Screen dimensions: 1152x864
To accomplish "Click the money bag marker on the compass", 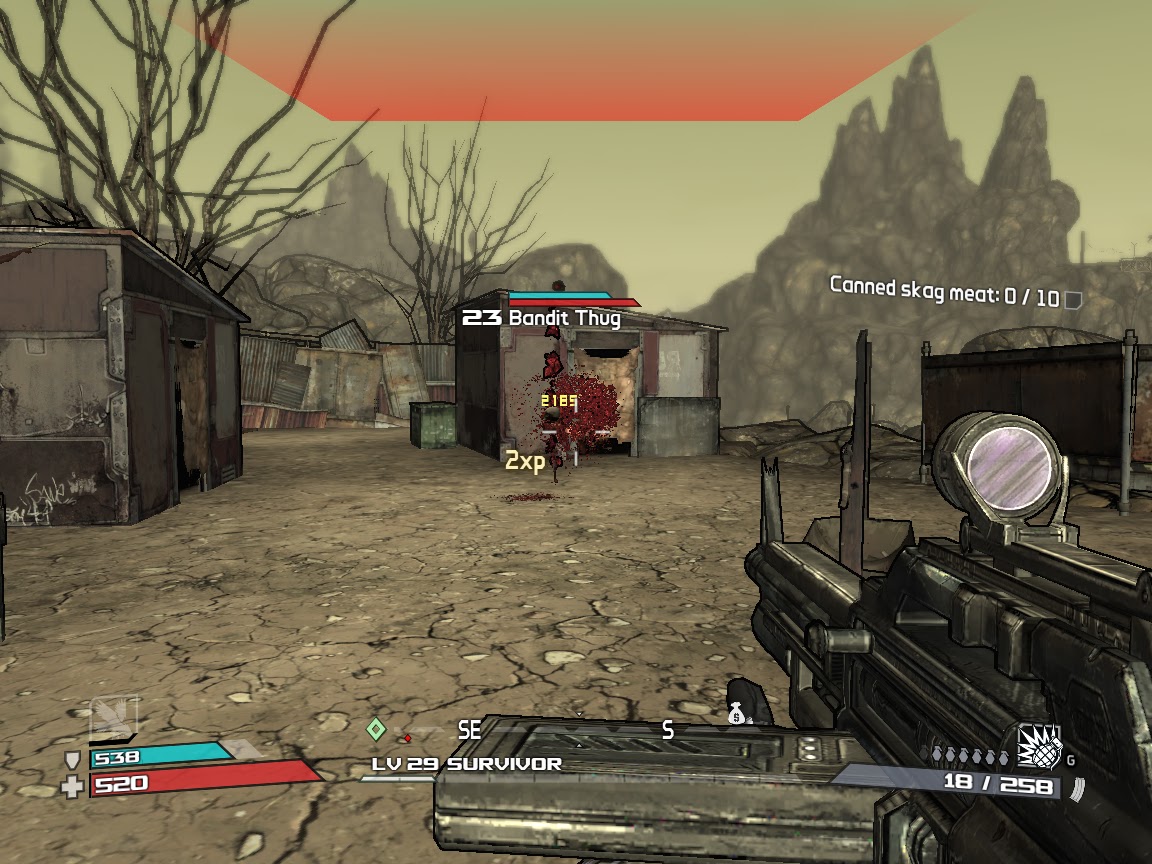I will coord(737,714).
